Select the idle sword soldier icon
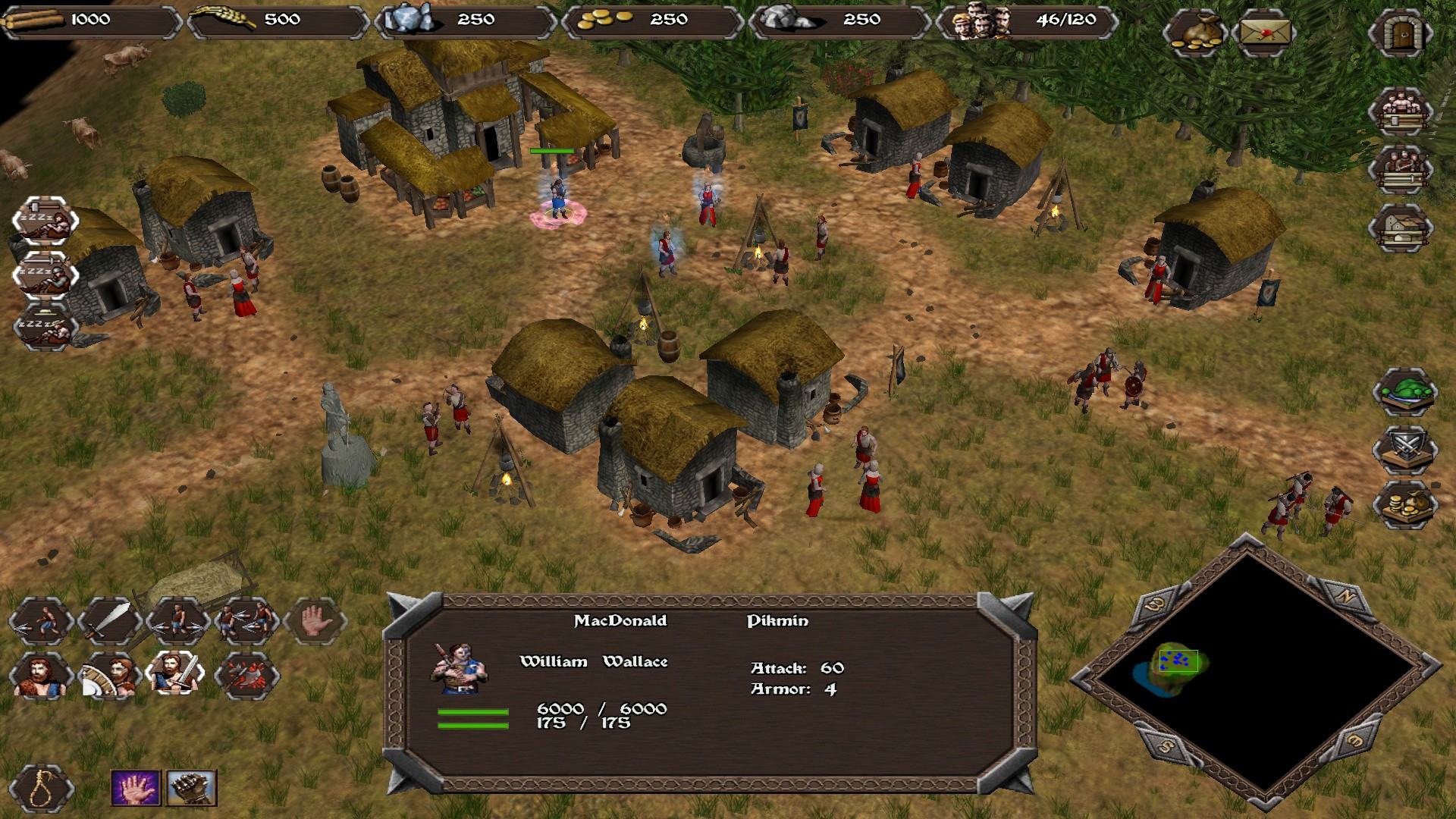This screenshot has height=819, width=1456. 45,274
